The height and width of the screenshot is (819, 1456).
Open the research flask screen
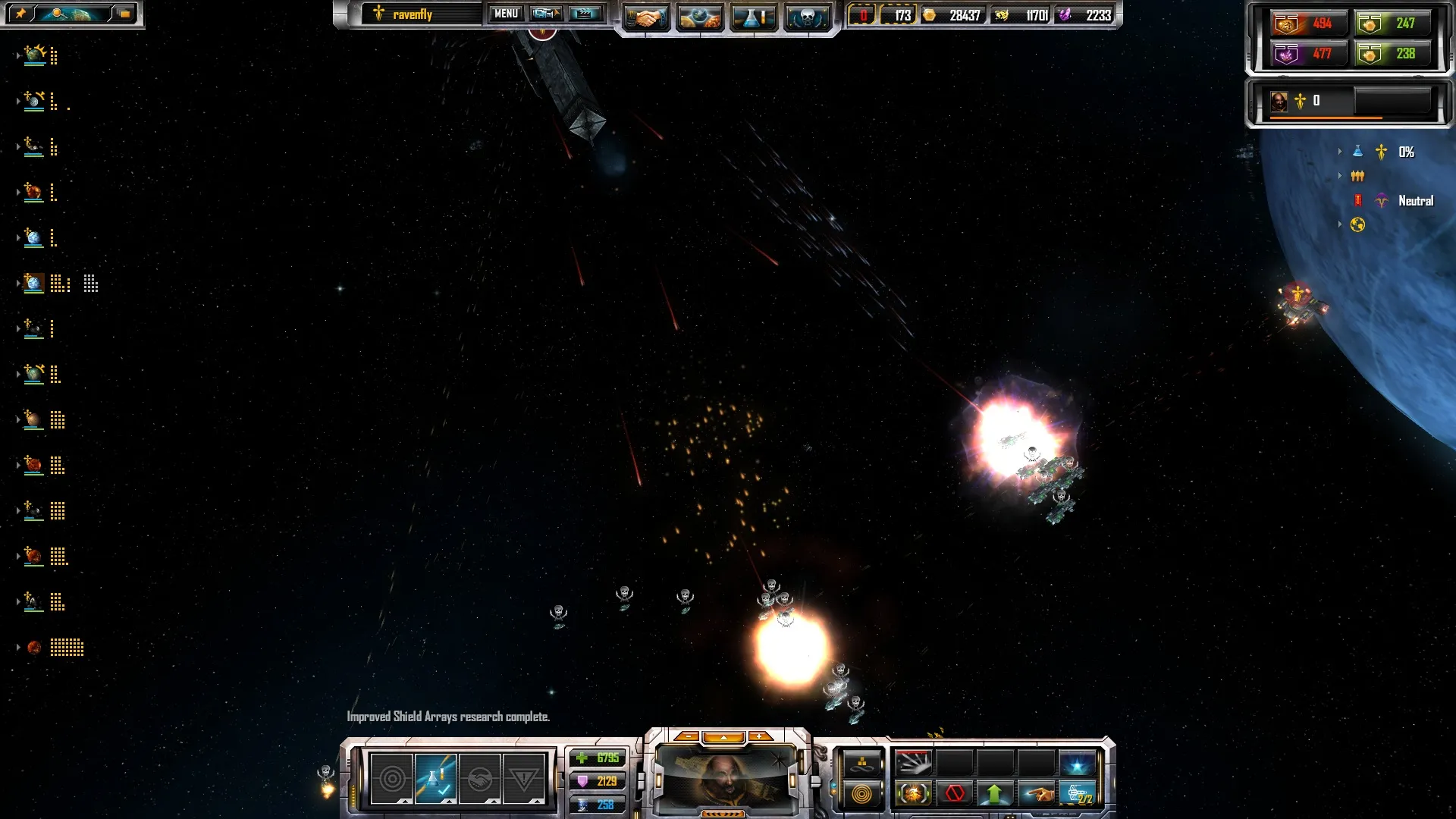753,17
